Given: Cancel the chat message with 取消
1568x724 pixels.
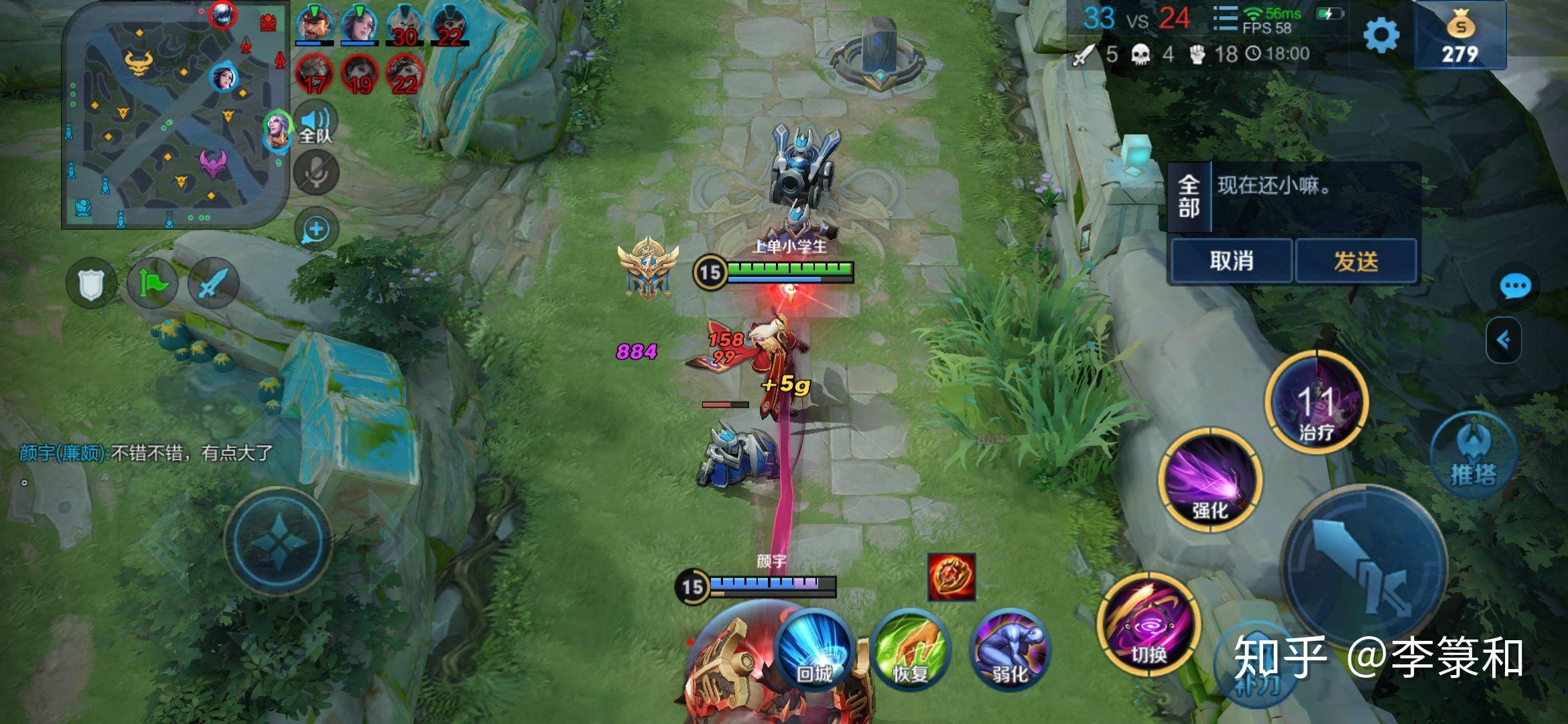Looking at the screenshot, I should click(1231, 261).
